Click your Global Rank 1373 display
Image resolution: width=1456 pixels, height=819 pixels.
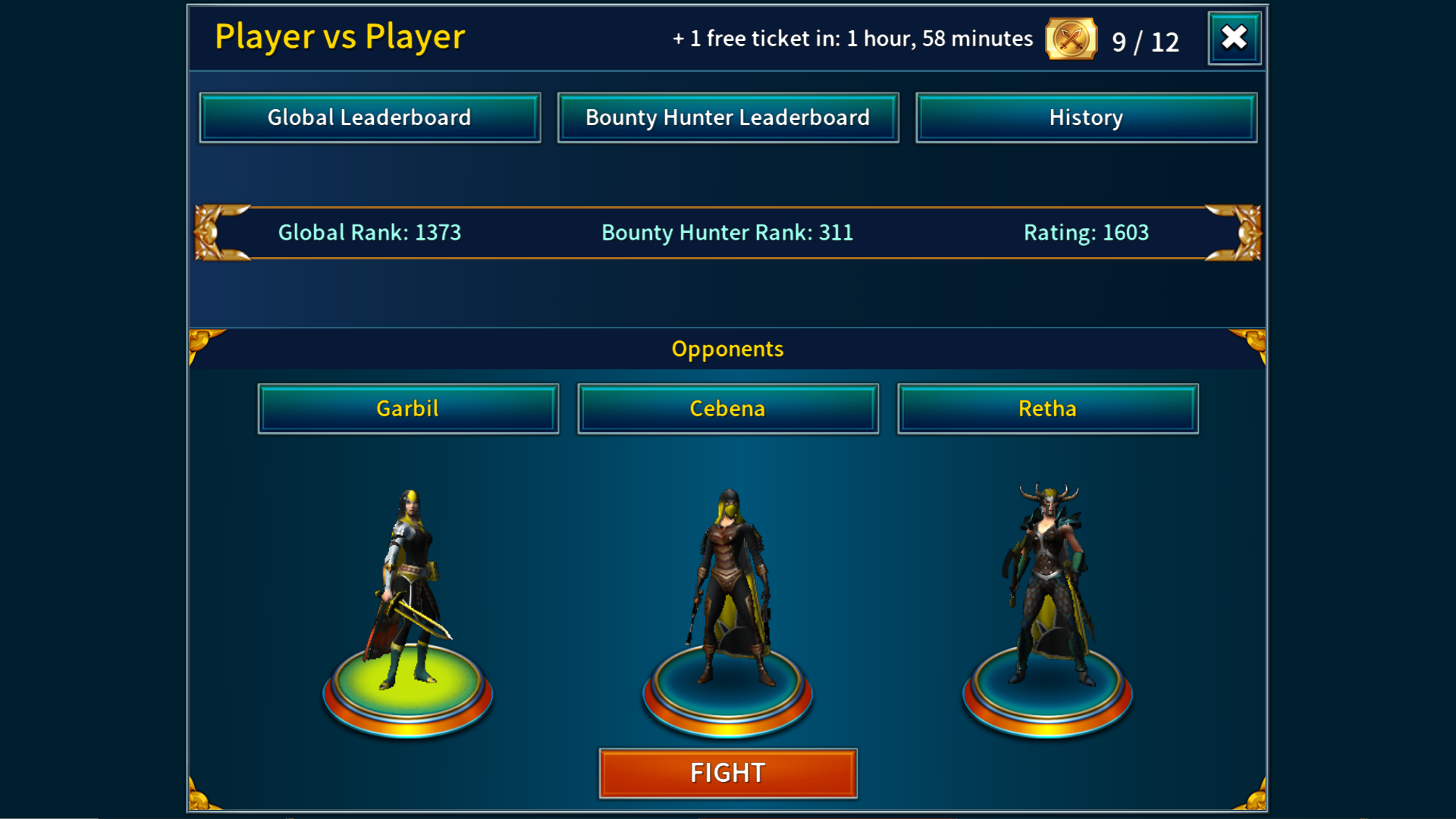point(369,233)
